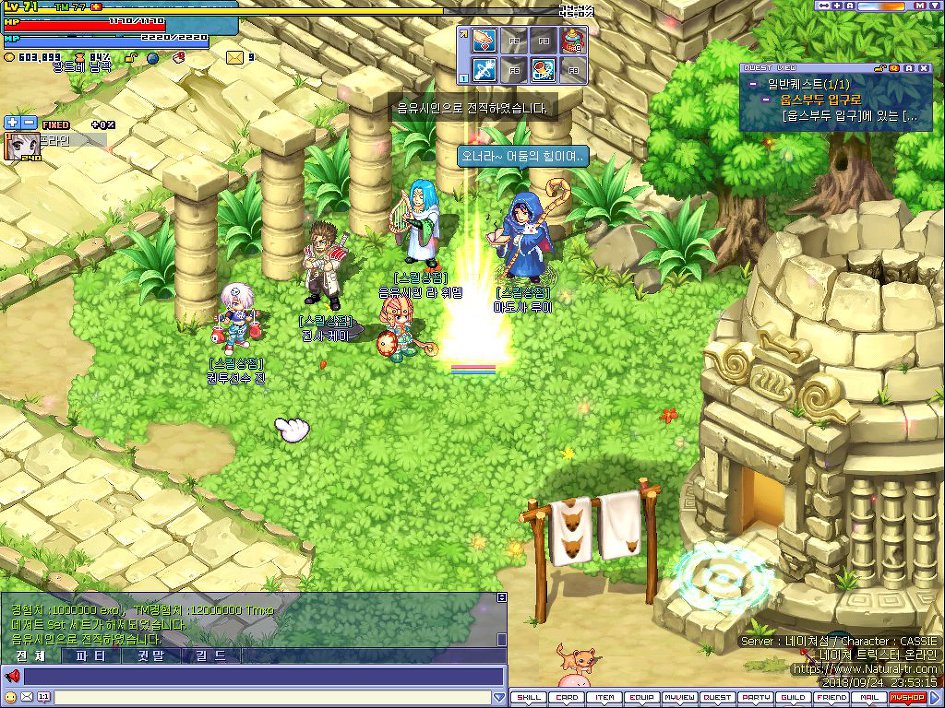Open the CARD menu
Screen dimensions: 945x708
(x=567, y=698)
